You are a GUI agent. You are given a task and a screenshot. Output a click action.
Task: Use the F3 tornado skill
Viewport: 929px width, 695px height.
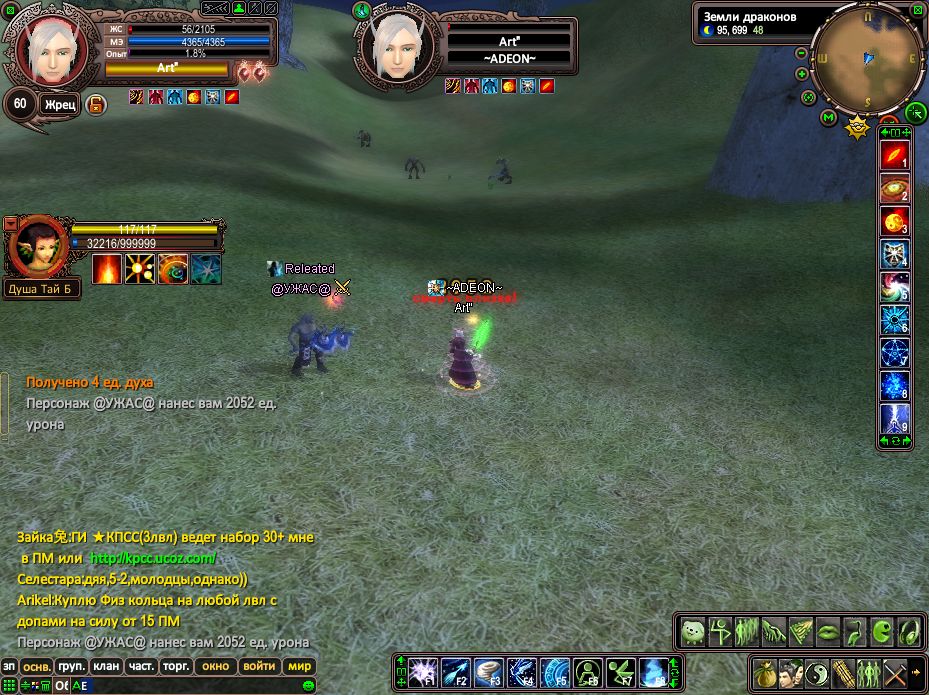click(488, 671)
